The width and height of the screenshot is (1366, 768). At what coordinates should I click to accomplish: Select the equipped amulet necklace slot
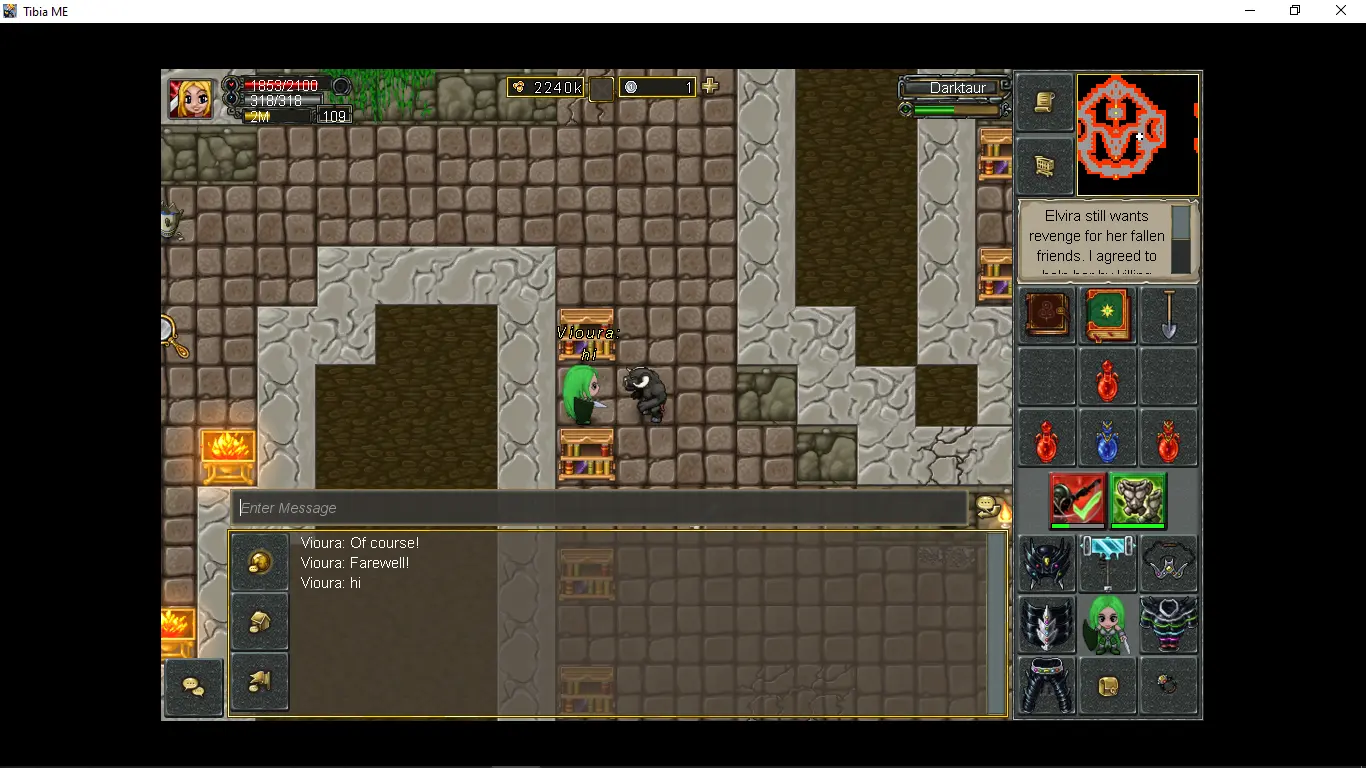tap(1168, 563)
